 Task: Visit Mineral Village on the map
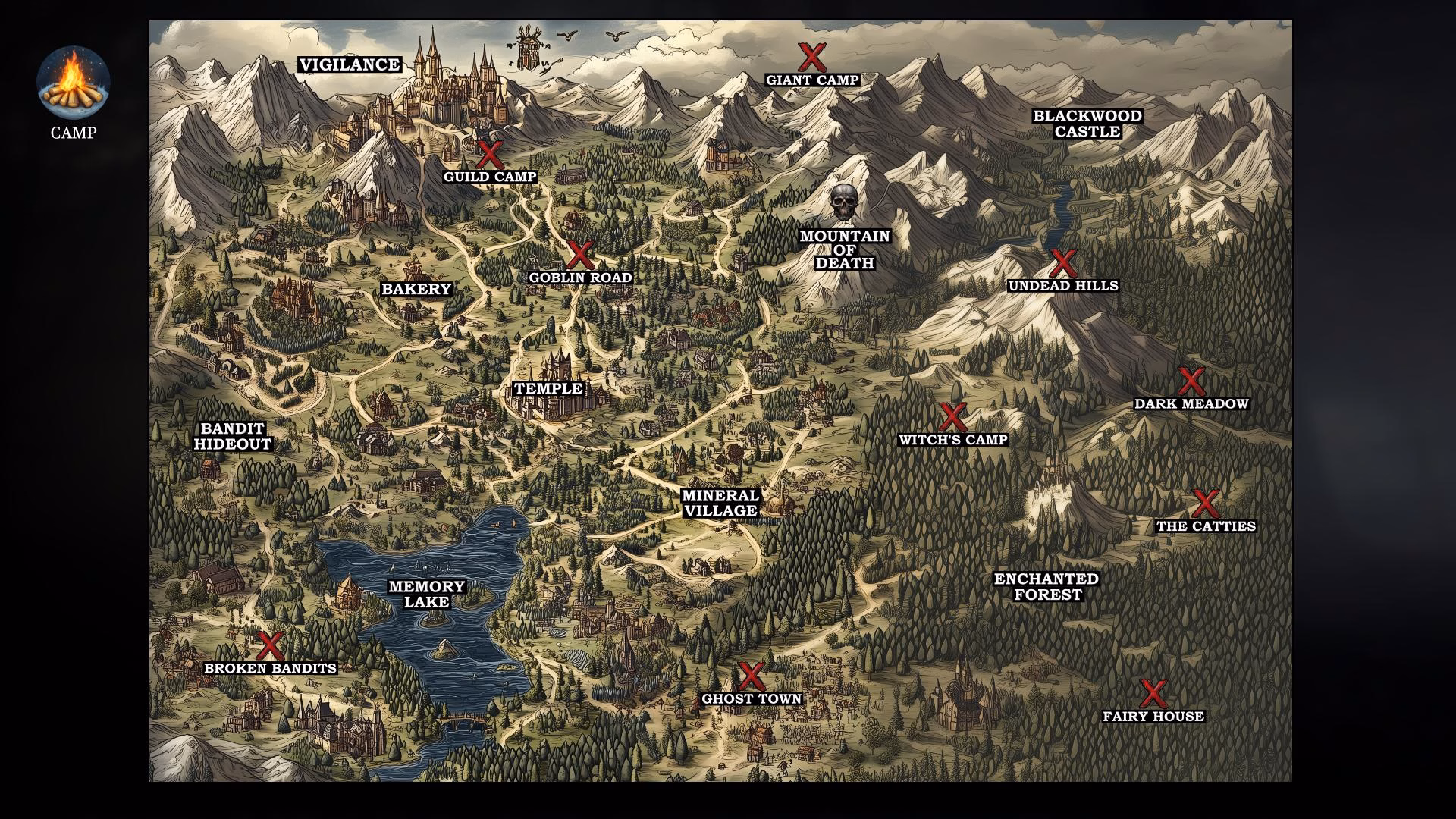click(x=720, y=504)
